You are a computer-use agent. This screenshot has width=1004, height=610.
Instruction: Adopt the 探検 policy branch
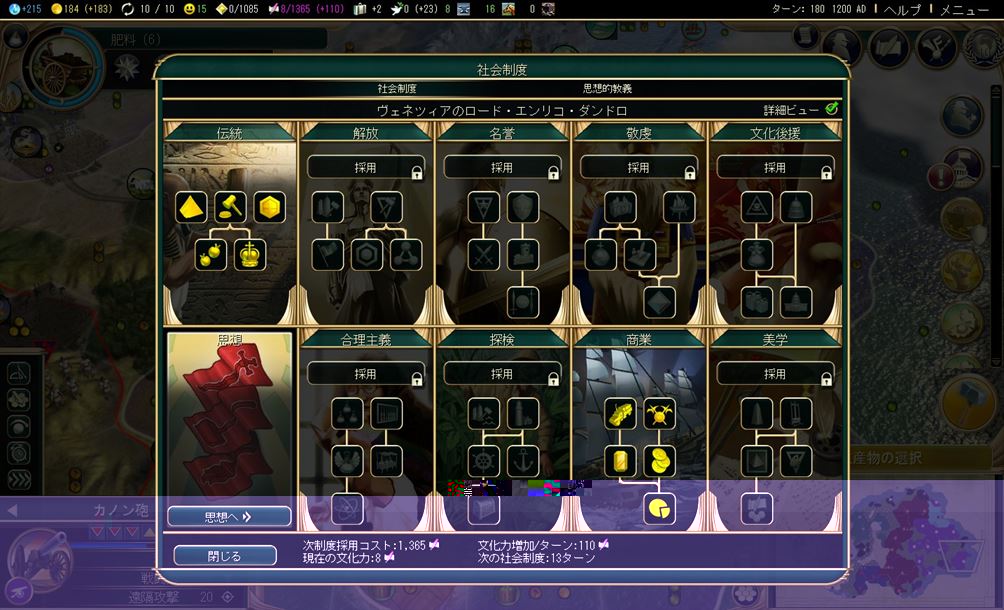502,374
